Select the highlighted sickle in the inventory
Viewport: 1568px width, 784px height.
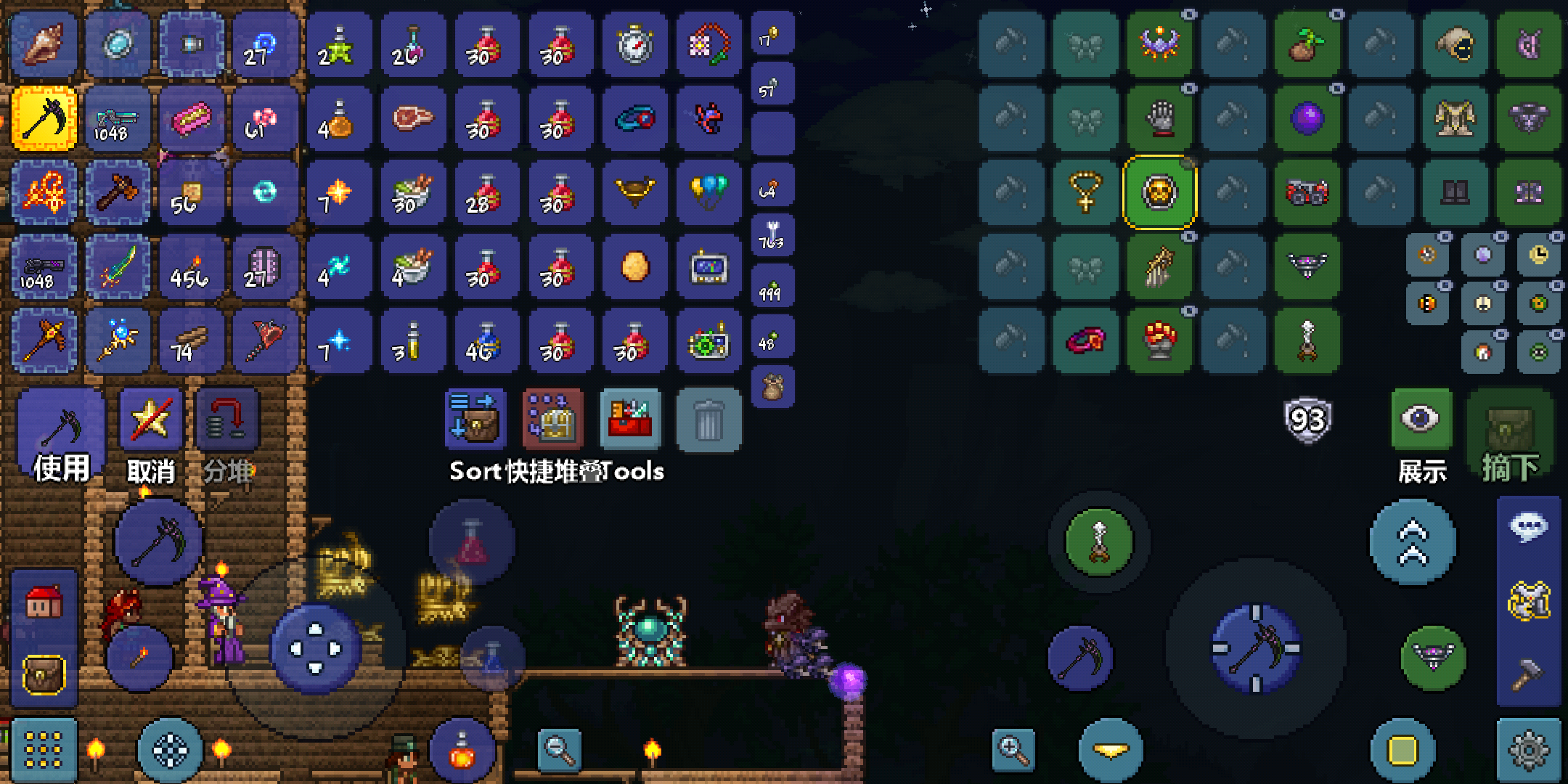point(44,118)
